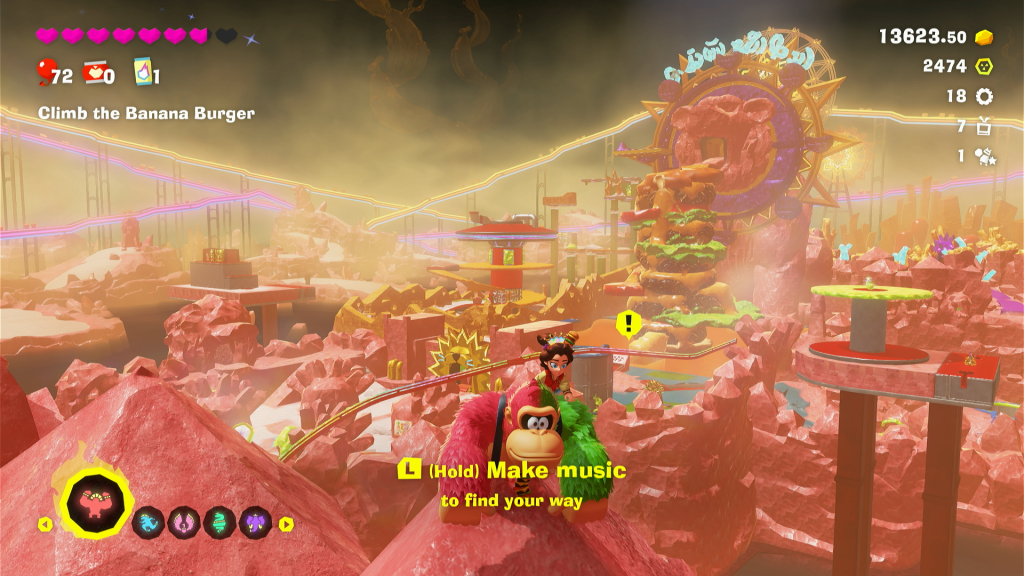Screen dimensions: 1024x576
Task: Click the left arrow of Bananza selector
Action: click(x=45, y=523)
